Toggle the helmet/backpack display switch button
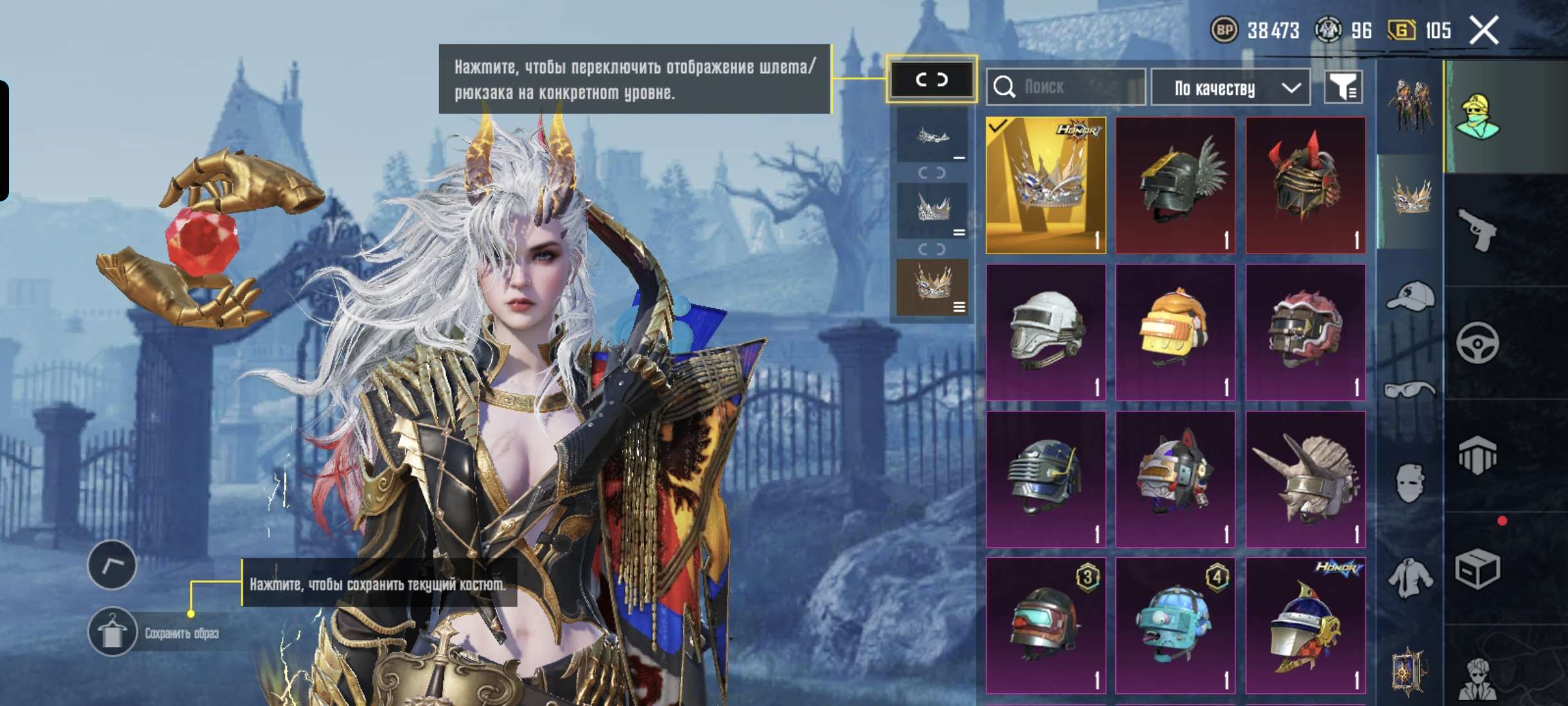This screenshot has width=1568, height=706. click(x=931, y=80)
